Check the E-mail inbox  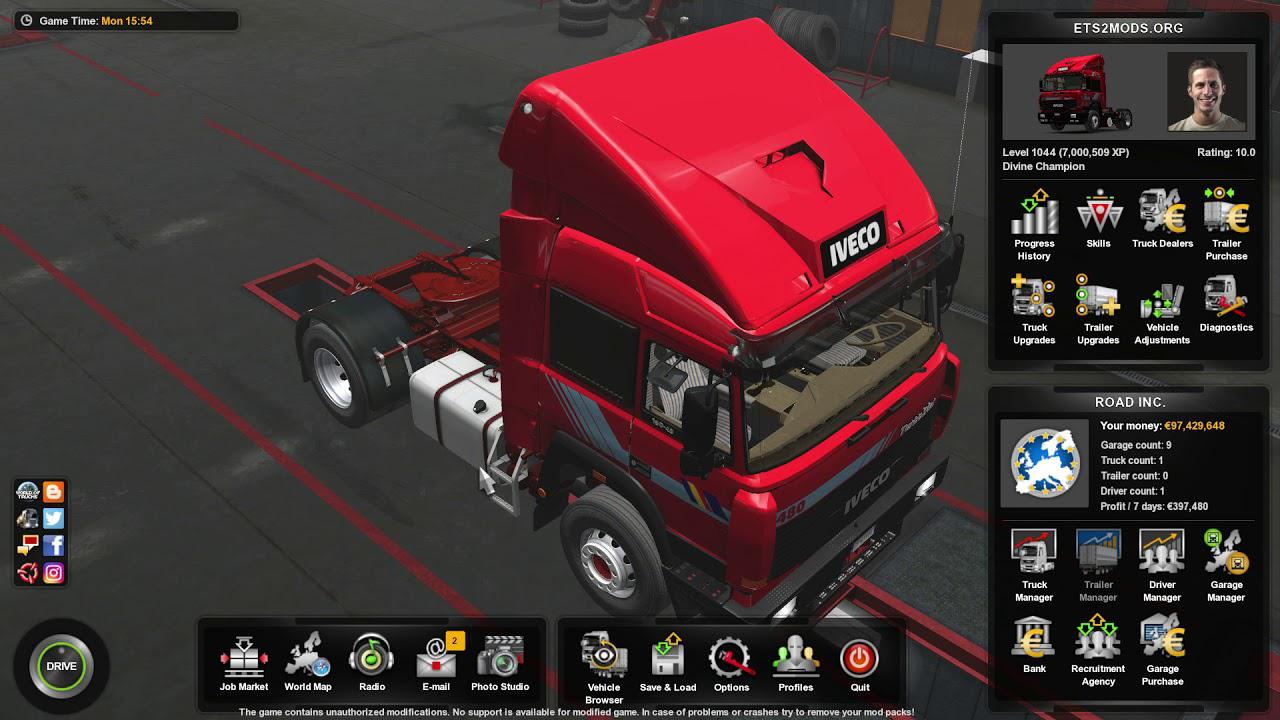click(436, 660)
